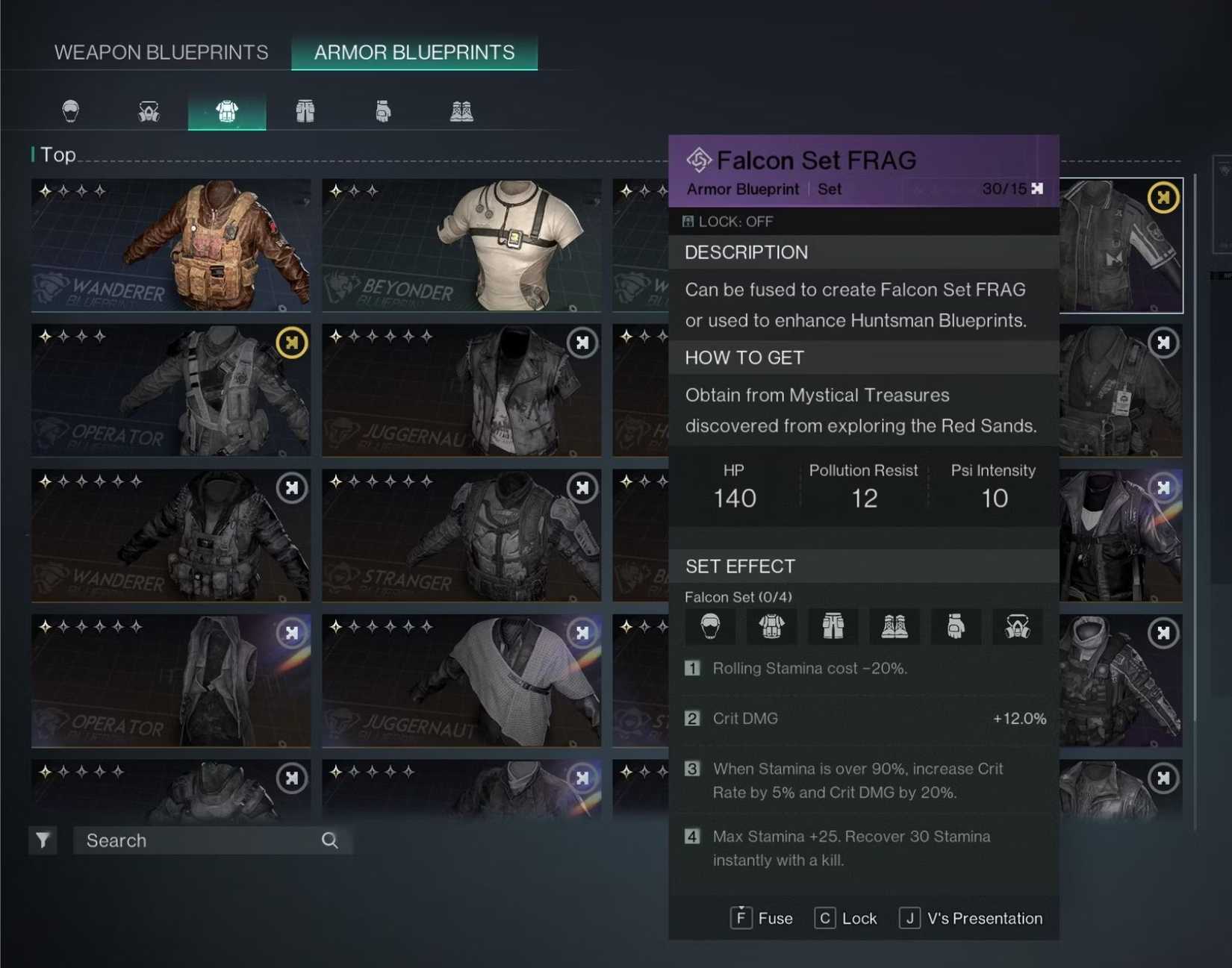Select the gloves armor category icon
Screen dimensions: 1232x968
[x=383, y=110]
